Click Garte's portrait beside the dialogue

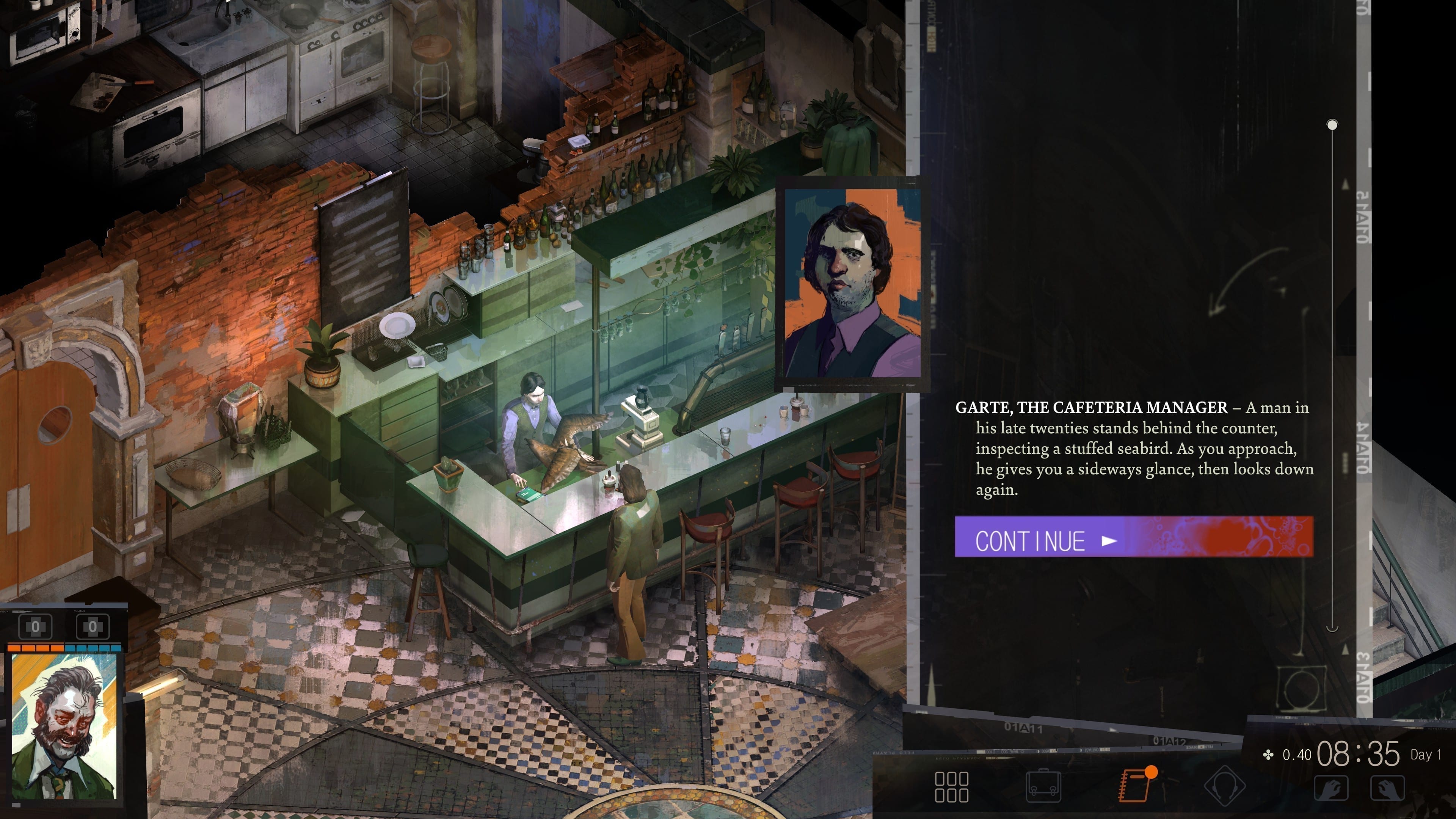pyautogui.click(x=852, y=283)
